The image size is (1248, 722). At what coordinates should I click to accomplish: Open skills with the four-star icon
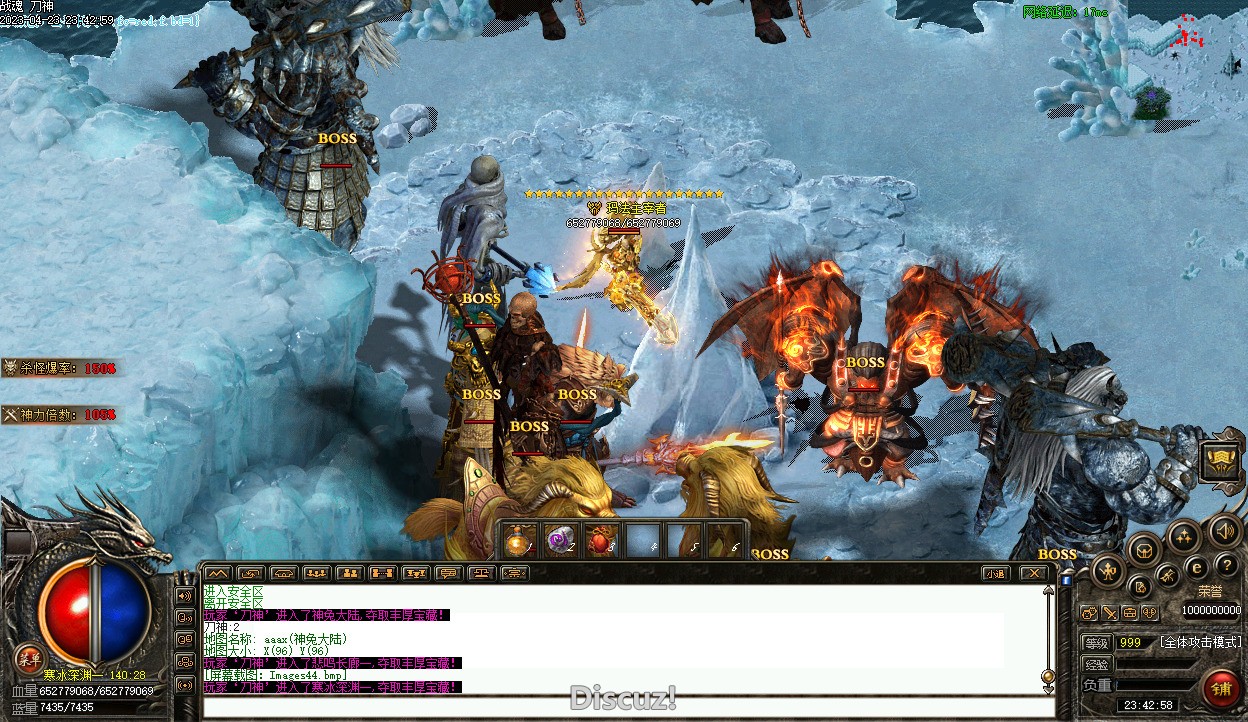coord(1184,535)
